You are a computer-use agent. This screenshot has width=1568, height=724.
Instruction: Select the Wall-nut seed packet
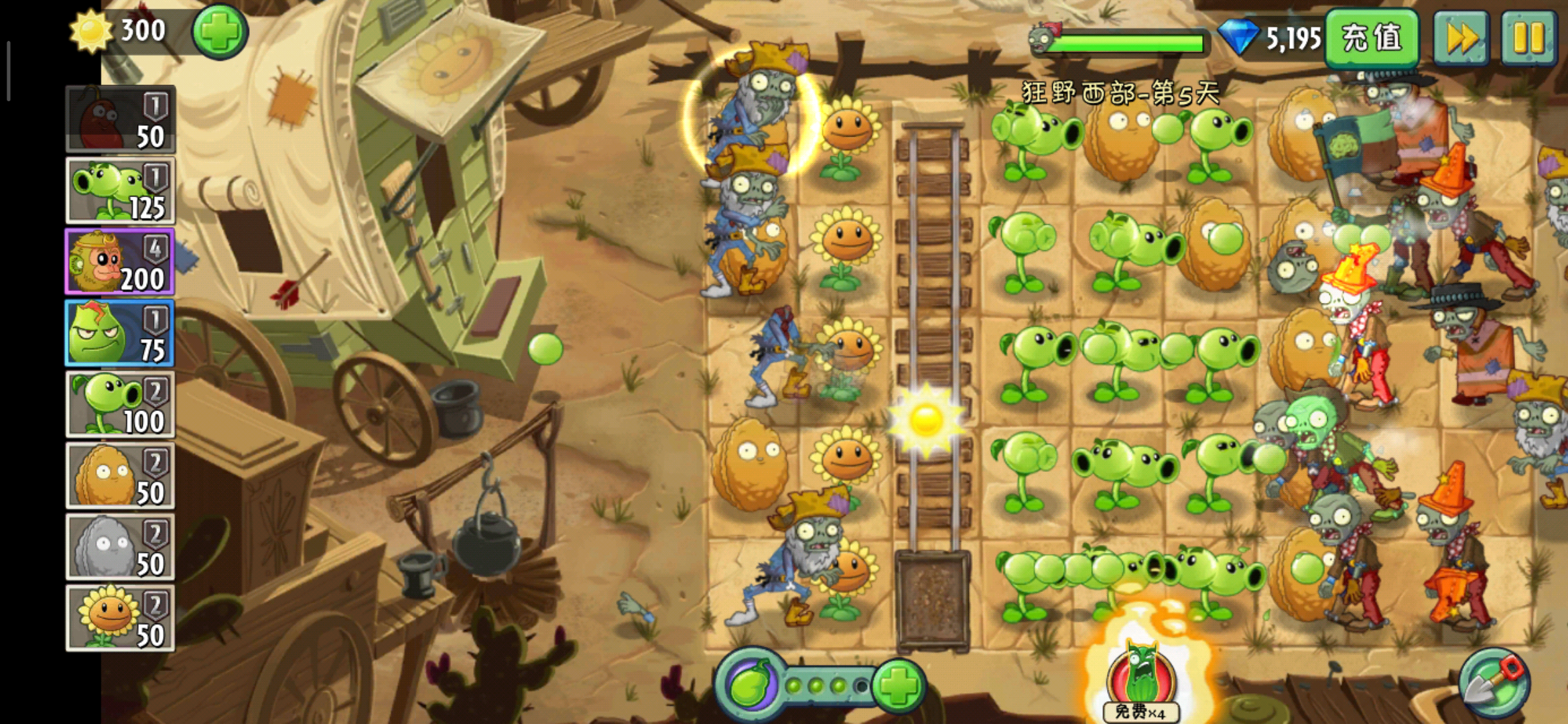click(120, 475)
